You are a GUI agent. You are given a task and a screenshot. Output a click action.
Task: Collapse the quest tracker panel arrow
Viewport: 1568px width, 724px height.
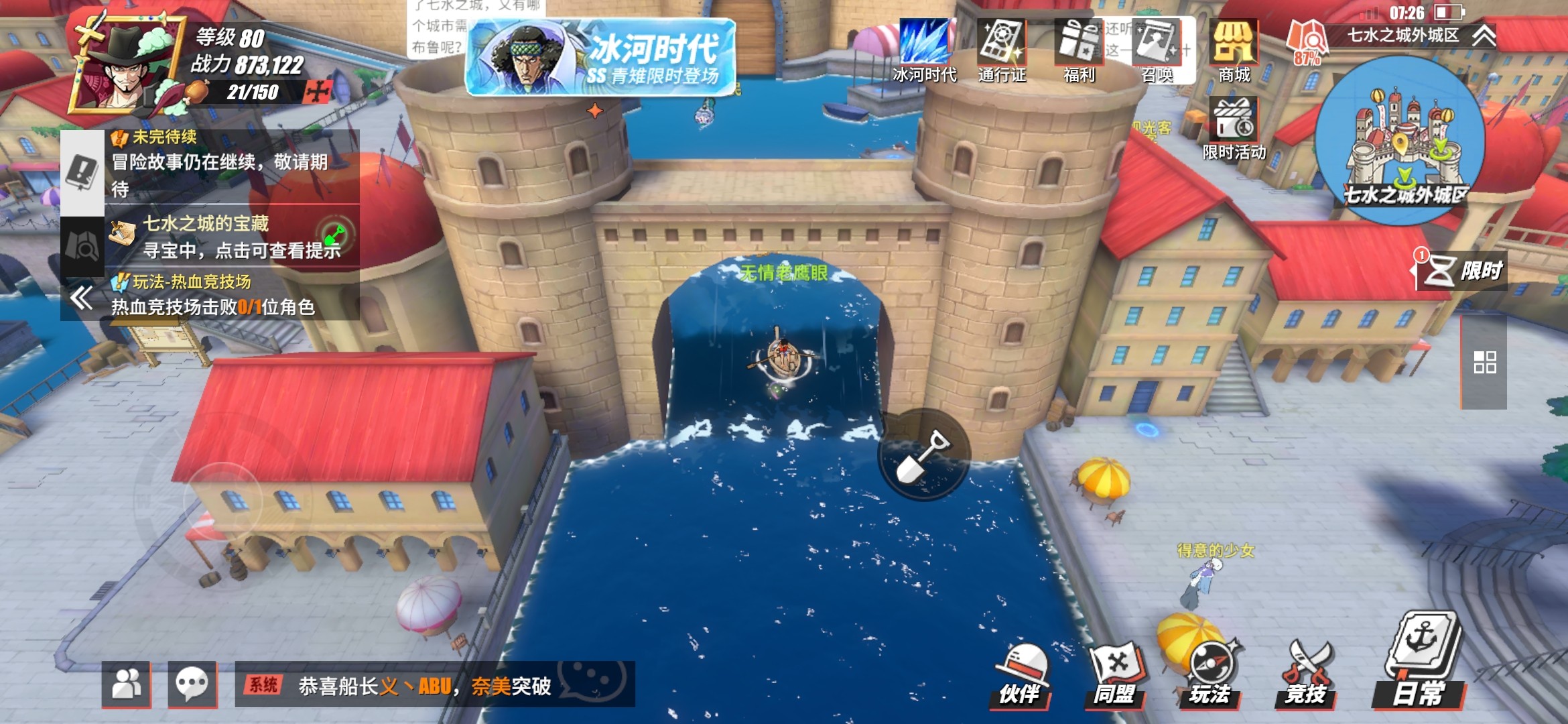[82, 298]
